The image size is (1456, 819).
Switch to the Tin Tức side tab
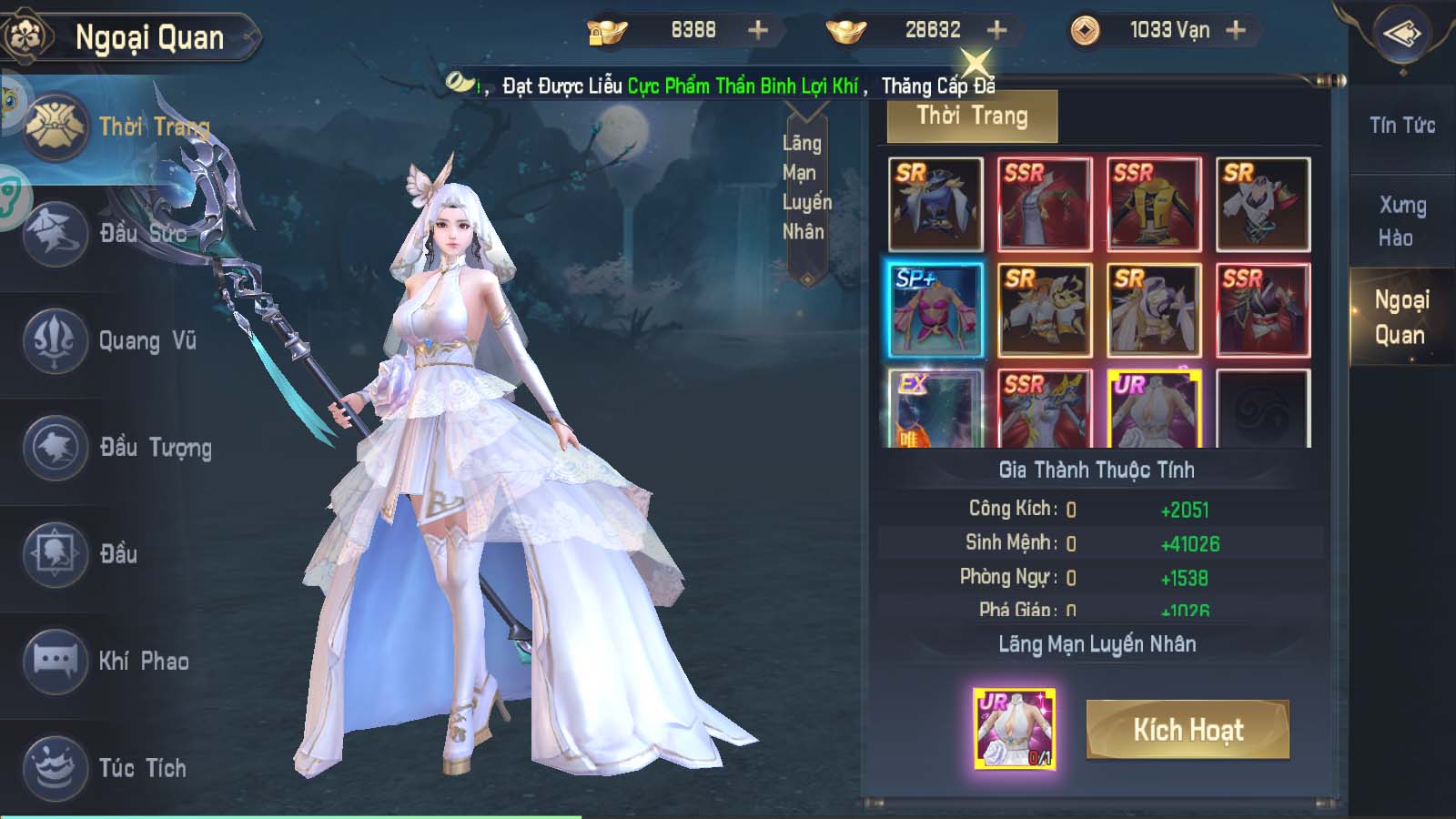coord(1401,126)
